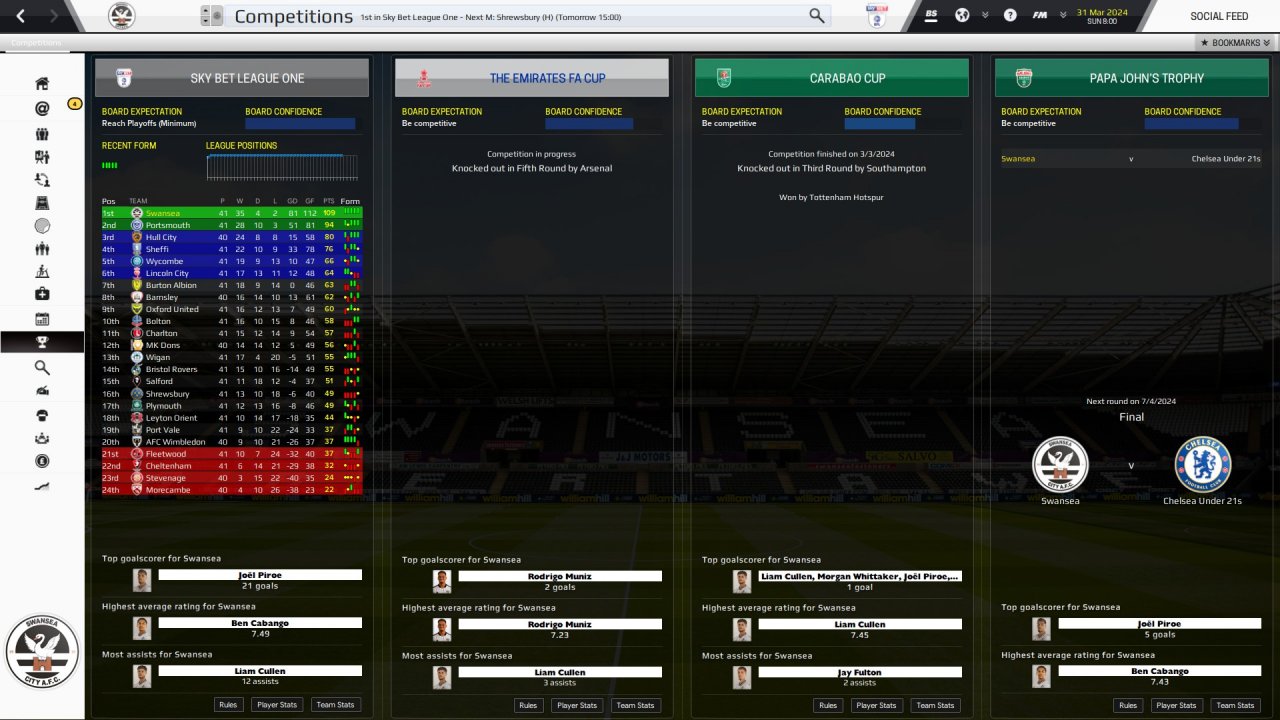Go back with the left arrow button
1280x720 pixels.
[20, 16]
